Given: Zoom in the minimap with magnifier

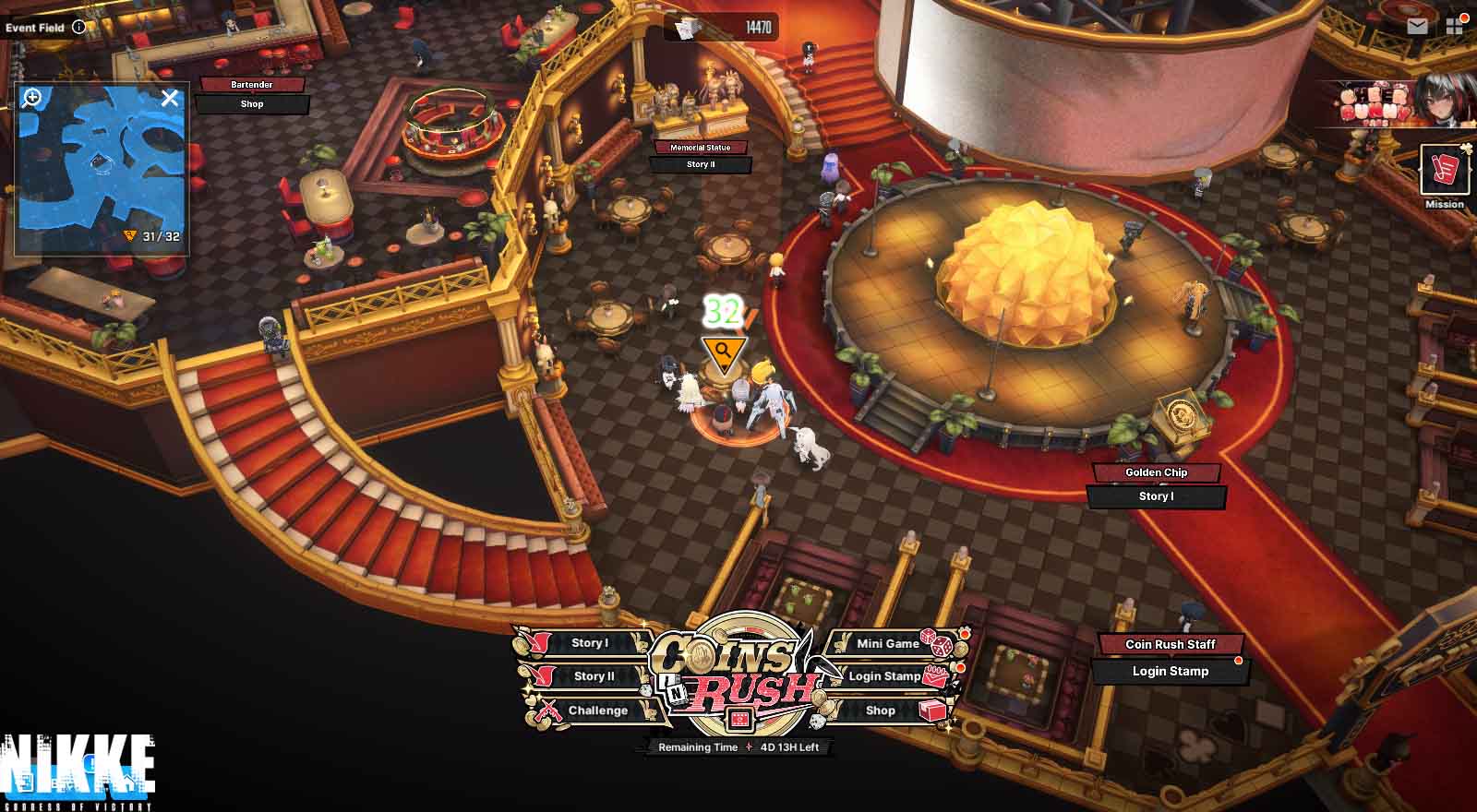Looking at the screenshot, I should [x=32, y=97].
